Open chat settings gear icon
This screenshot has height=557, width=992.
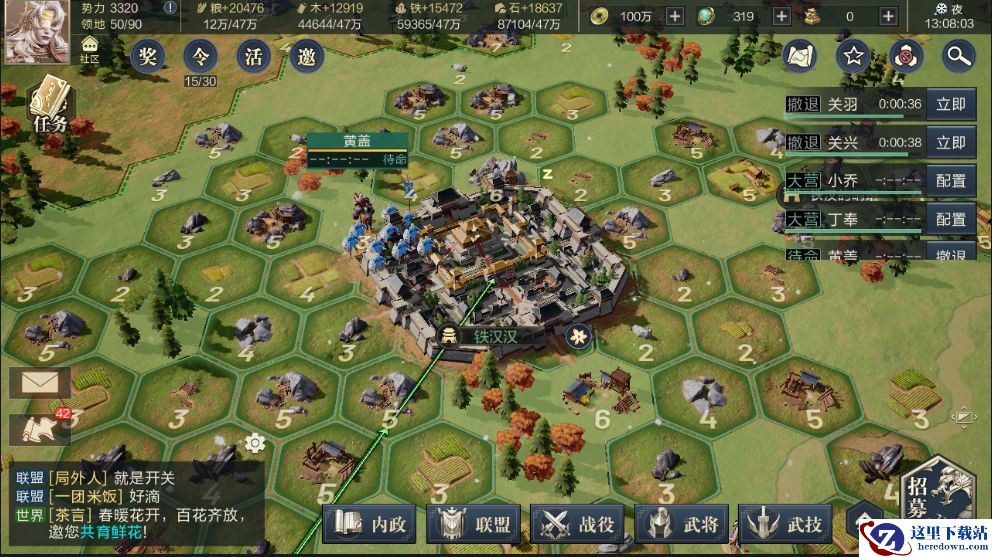254,443
